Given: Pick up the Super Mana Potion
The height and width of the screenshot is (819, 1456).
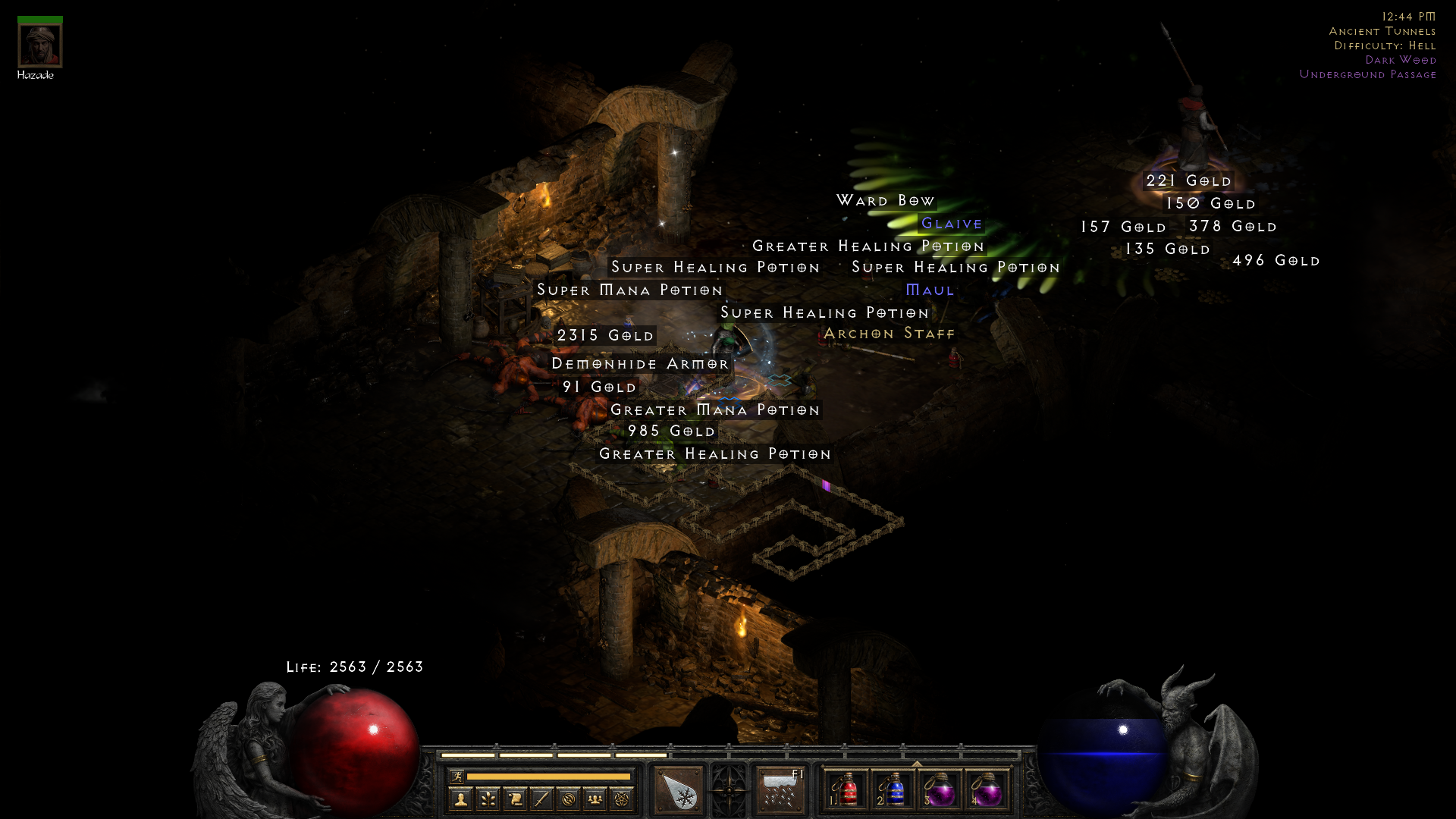Looking at the screenshot, I should 629,290.
